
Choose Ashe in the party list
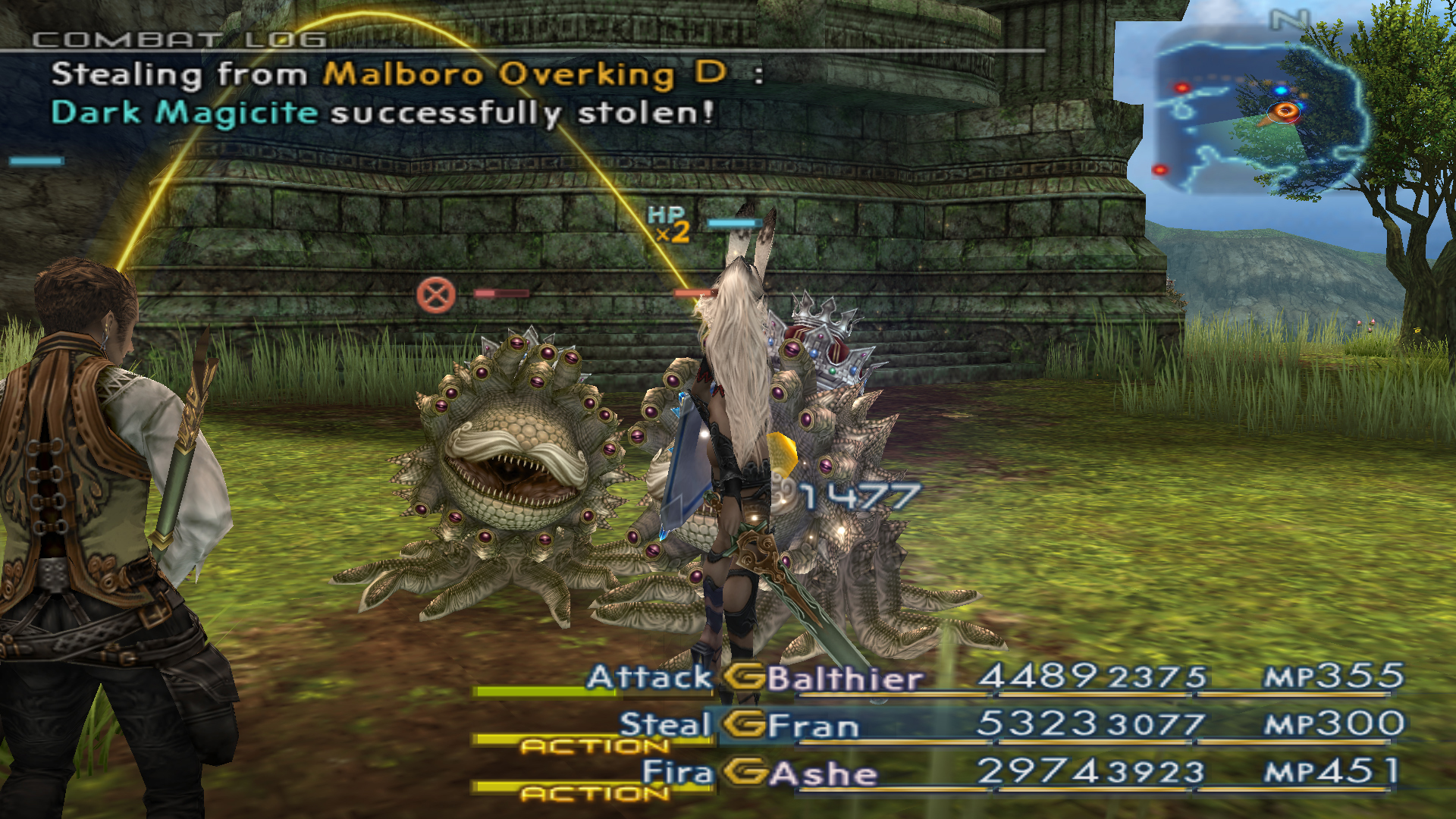(824, 774)
